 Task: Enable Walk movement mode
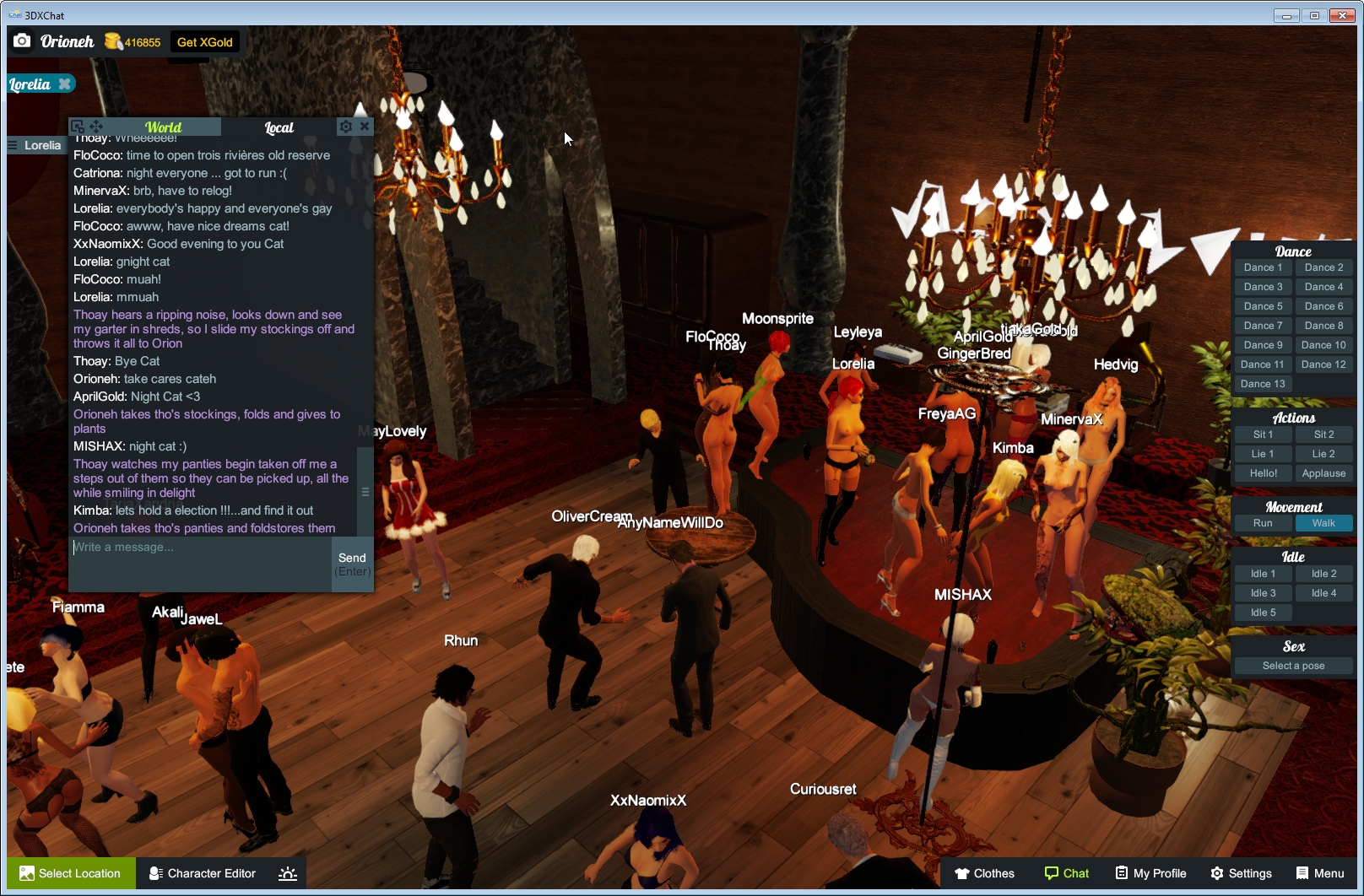pyautogui.click(x=1323, y=523)
